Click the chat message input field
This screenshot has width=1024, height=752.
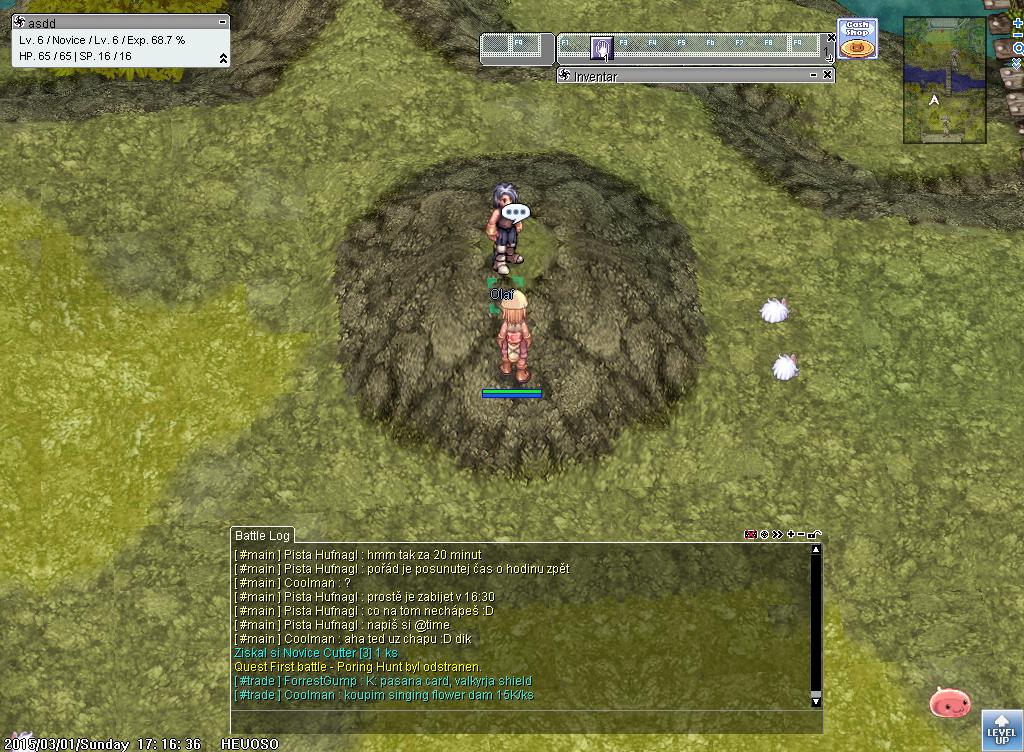pyautogui.click(x=520, y=722)
